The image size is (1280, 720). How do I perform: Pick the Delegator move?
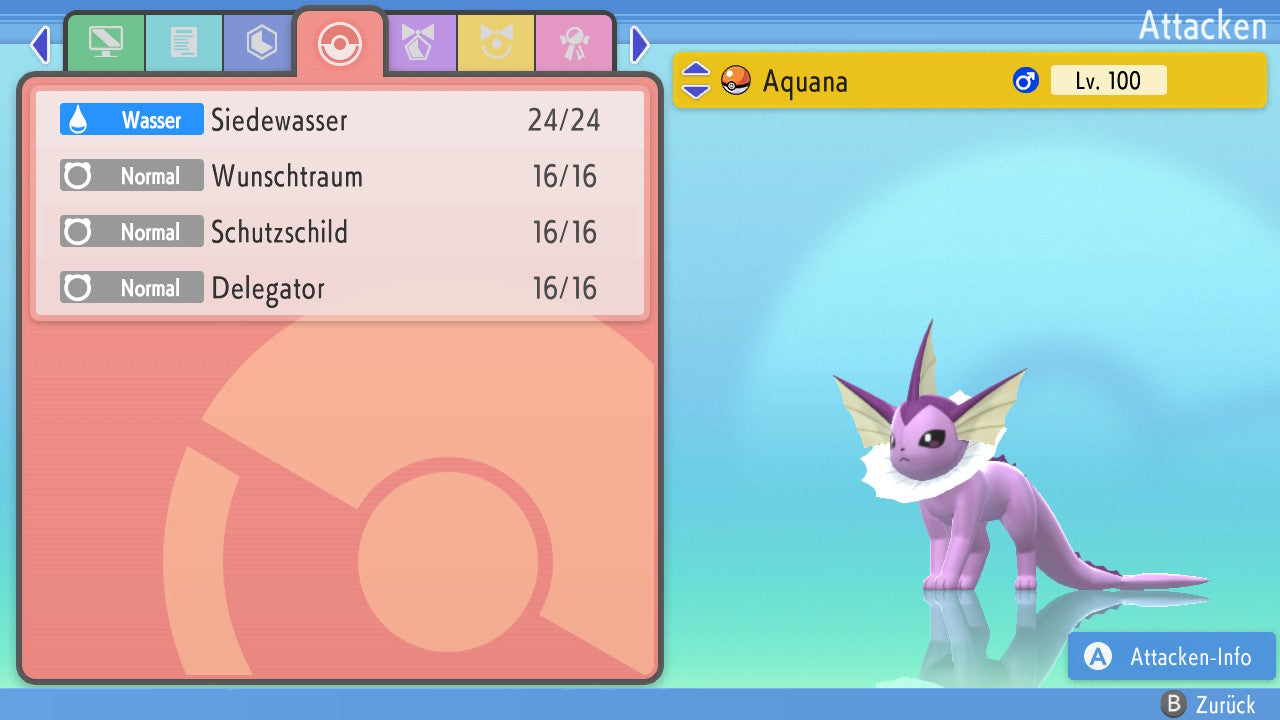340,289
